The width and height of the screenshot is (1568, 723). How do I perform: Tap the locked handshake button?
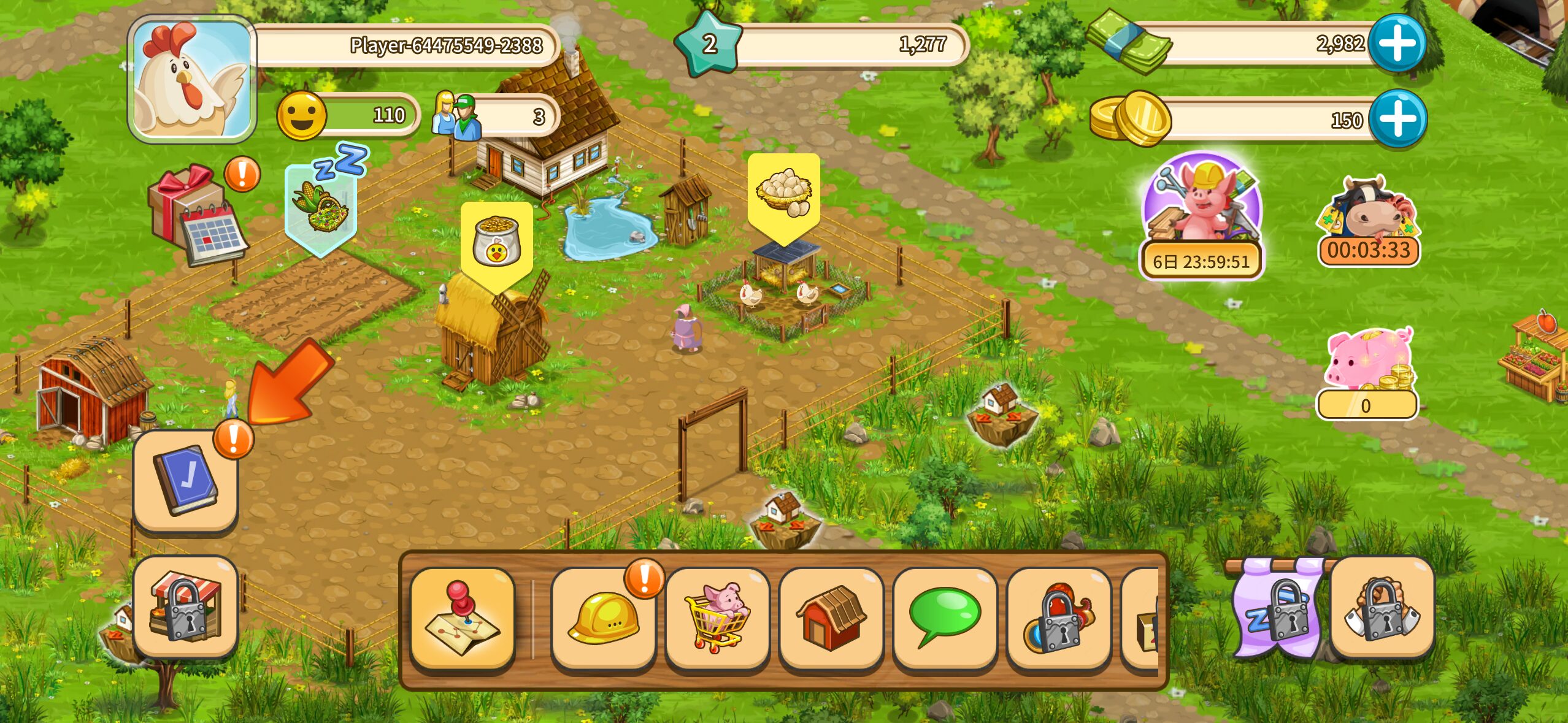coord(1382,607)
